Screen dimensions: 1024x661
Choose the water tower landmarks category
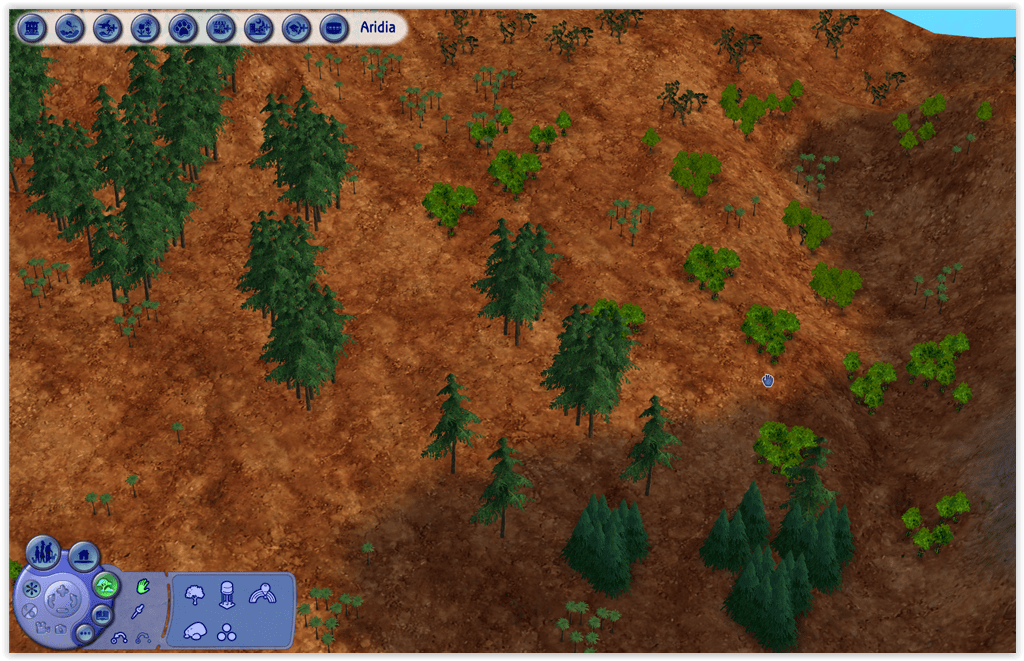tap(227, 594)
